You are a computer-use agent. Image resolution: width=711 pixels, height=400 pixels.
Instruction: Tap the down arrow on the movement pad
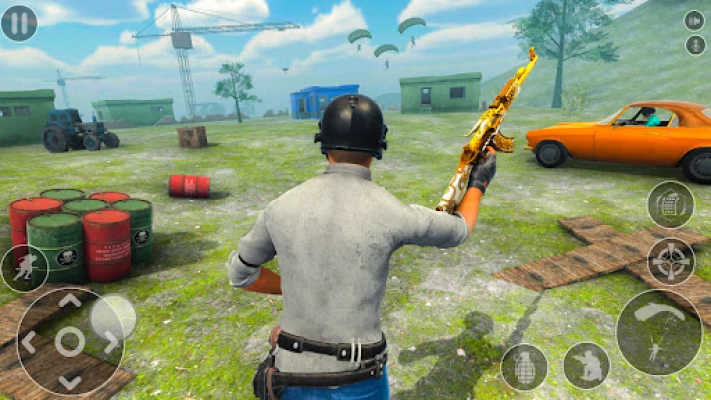tap(69, 381)
